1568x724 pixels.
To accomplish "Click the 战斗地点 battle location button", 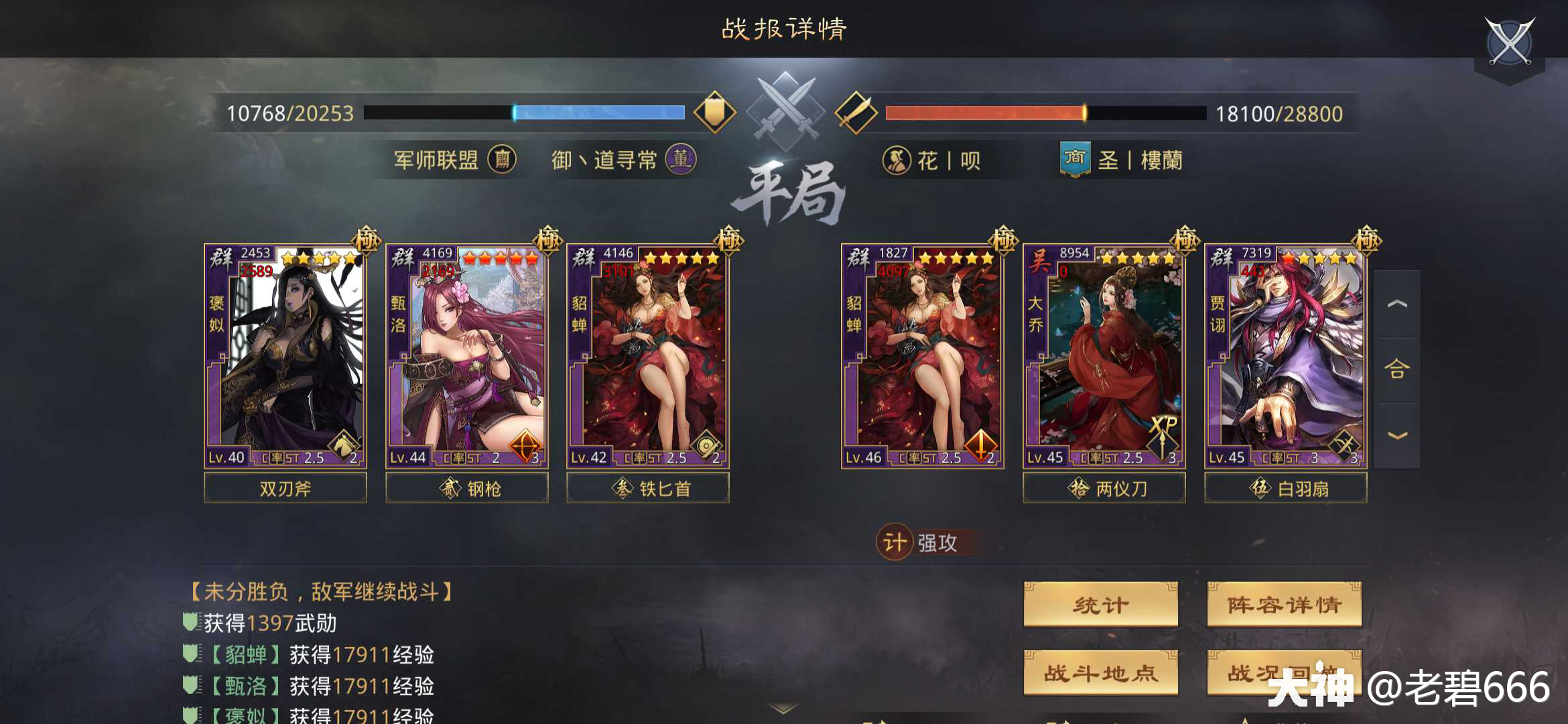I will point(1100,674).
